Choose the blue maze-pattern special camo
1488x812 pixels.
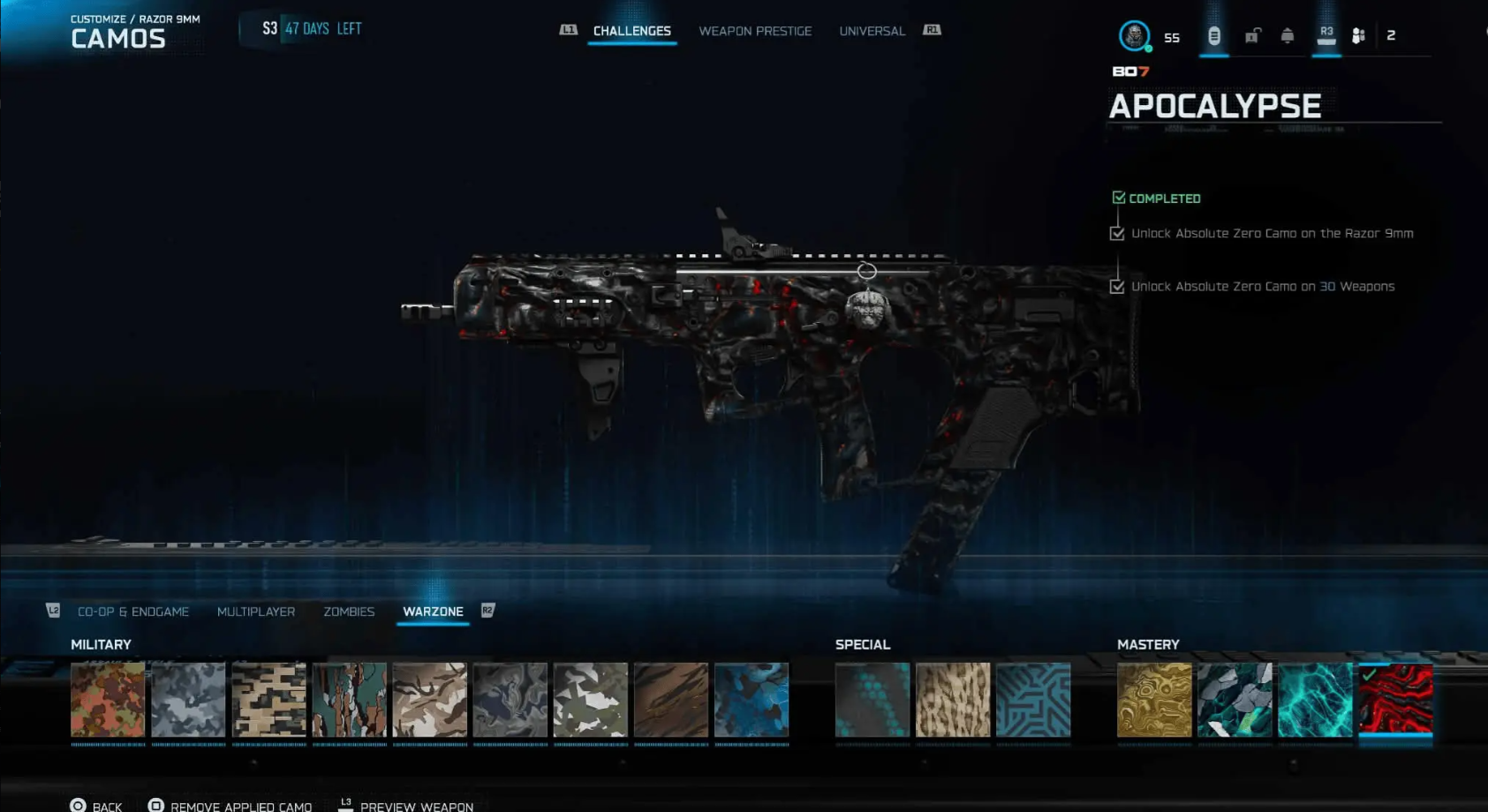click(1033, 700)
